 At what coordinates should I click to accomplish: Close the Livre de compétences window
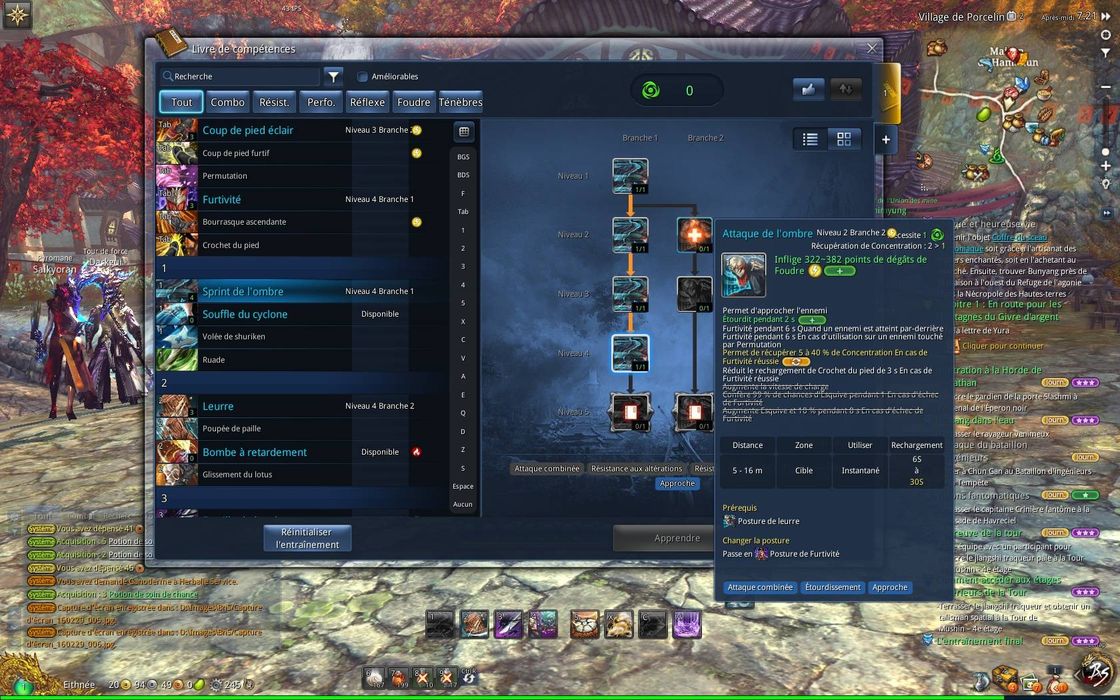click(x=872, y=48)
